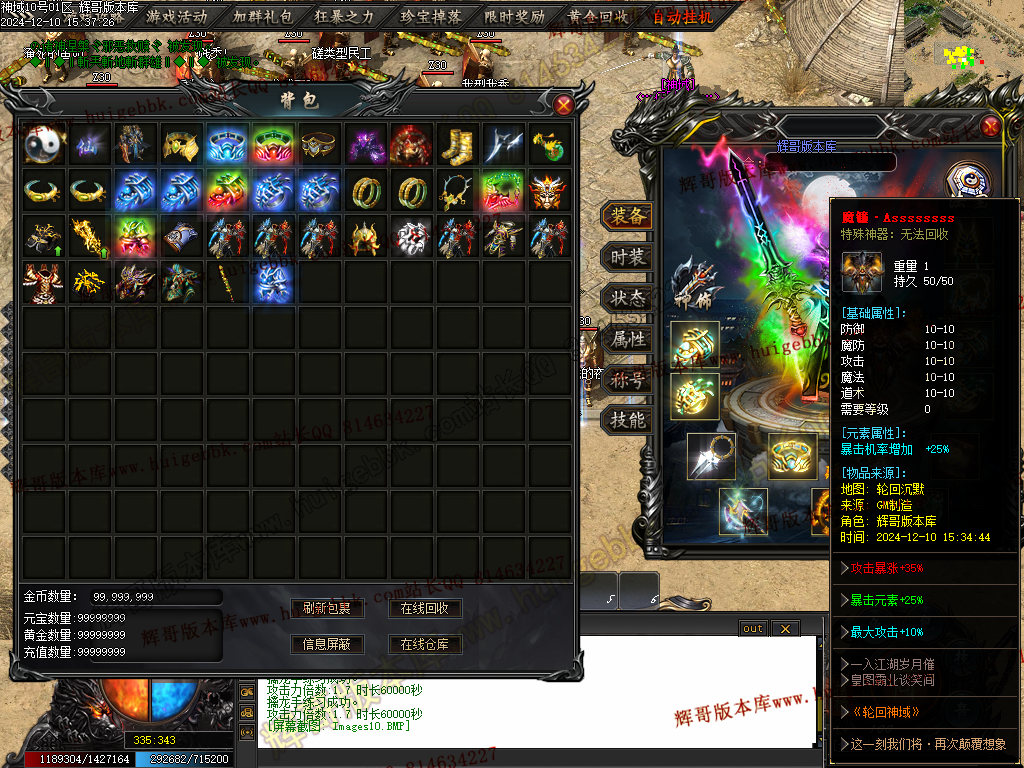1024x768 pixels.
Task: Switch to the 装备 equipment tab
Action: tap(627, 216)
